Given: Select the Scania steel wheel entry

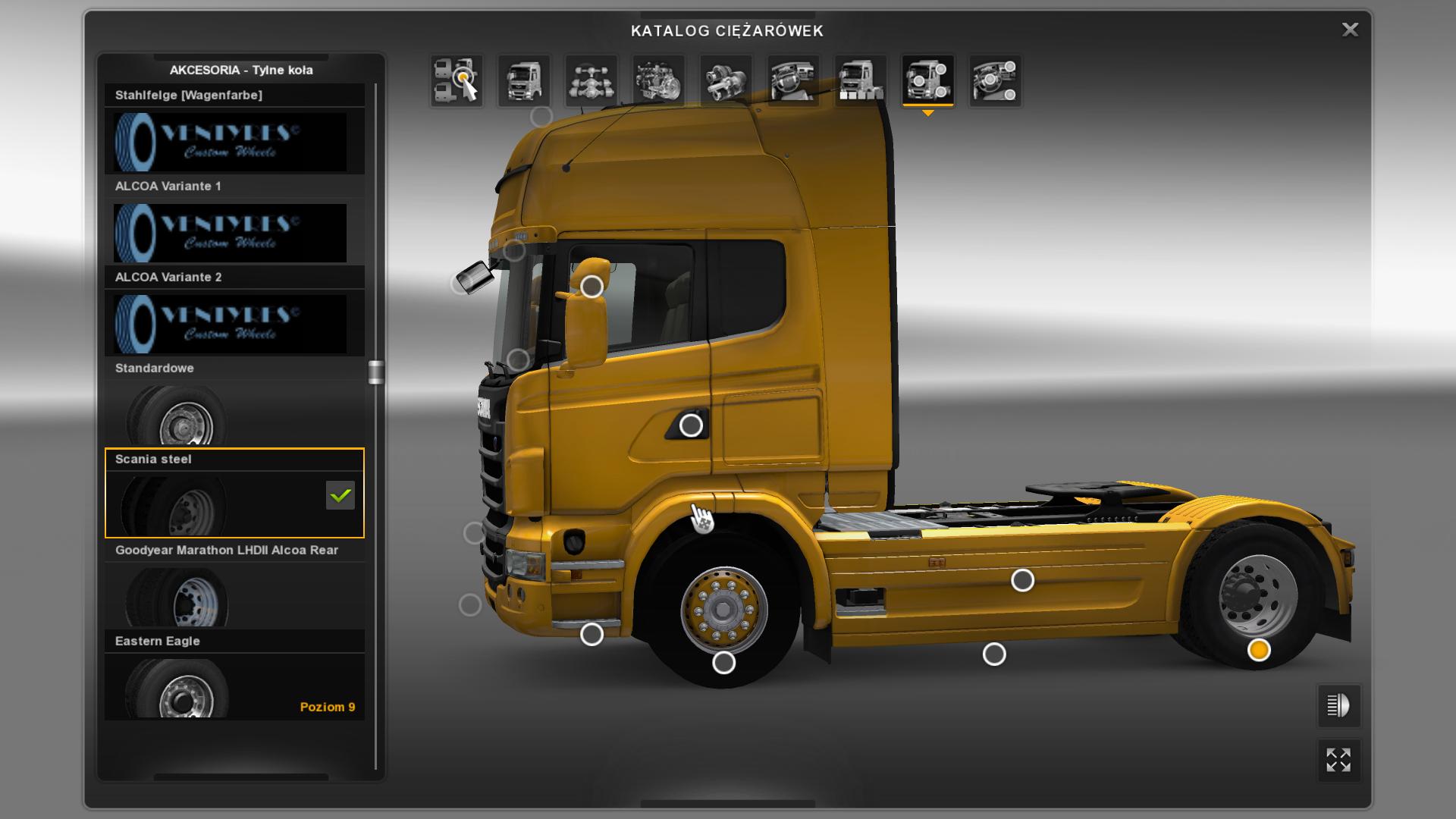Looking at the screenshot, I should [234, 494].
